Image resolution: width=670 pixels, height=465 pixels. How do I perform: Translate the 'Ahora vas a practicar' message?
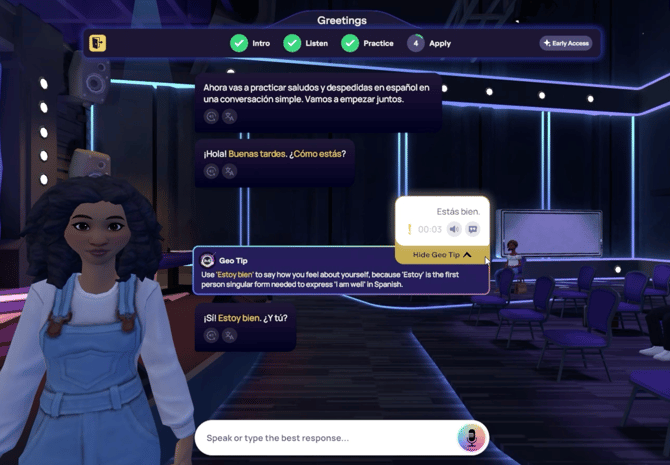click(x=230, y=116)
